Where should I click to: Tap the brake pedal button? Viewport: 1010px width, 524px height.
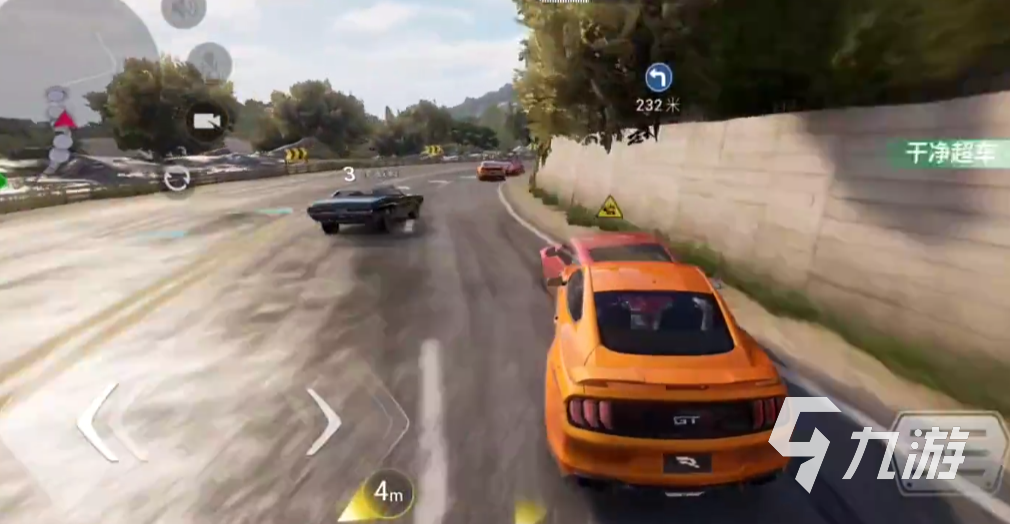[x=949, y=453]
